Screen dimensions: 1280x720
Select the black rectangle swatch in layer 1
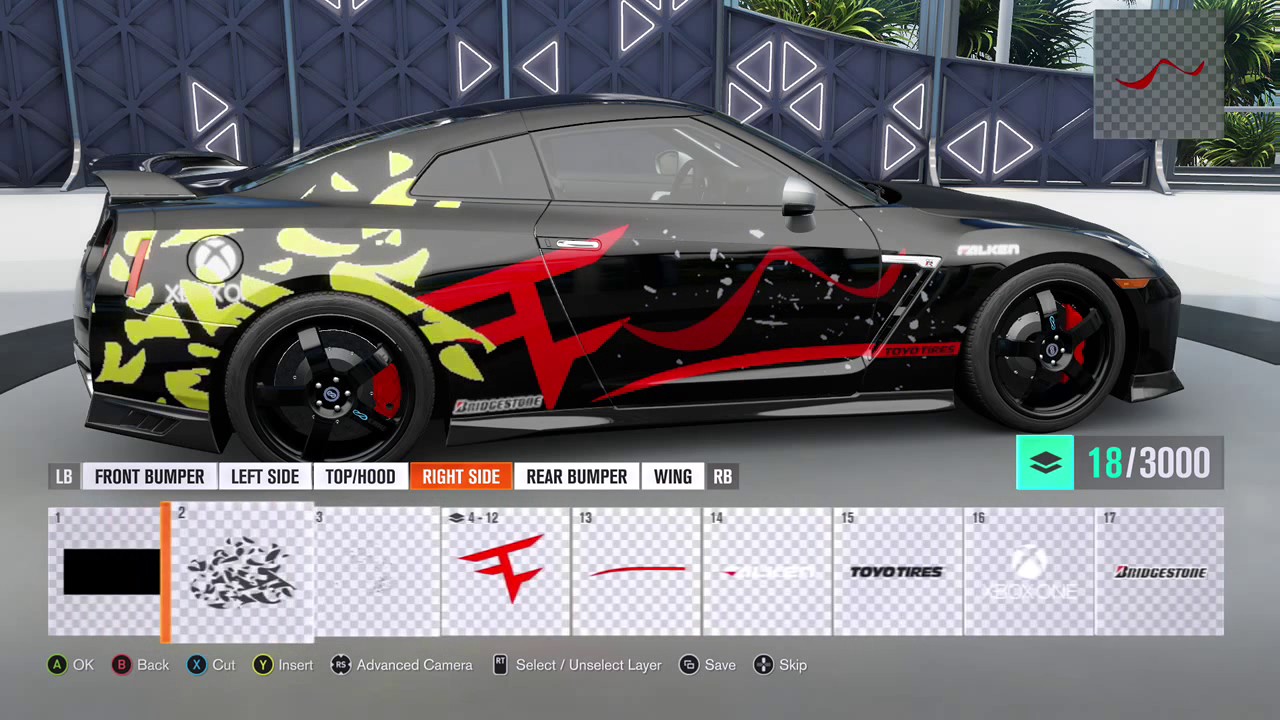pyautogui.click(x=110, y=571)
